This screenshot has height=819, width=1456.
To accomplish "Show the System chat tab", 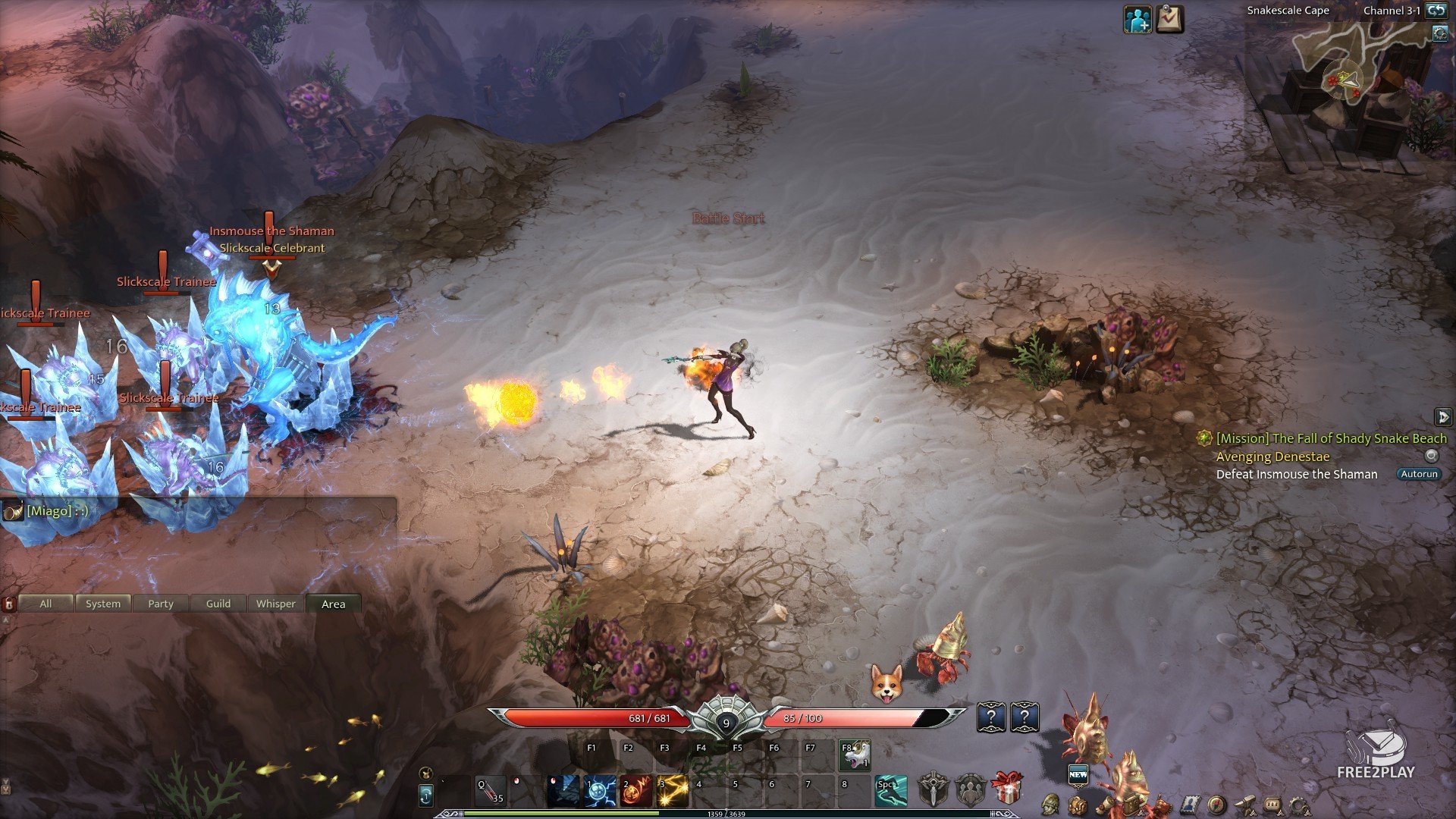I will click(x=103, y=604).
